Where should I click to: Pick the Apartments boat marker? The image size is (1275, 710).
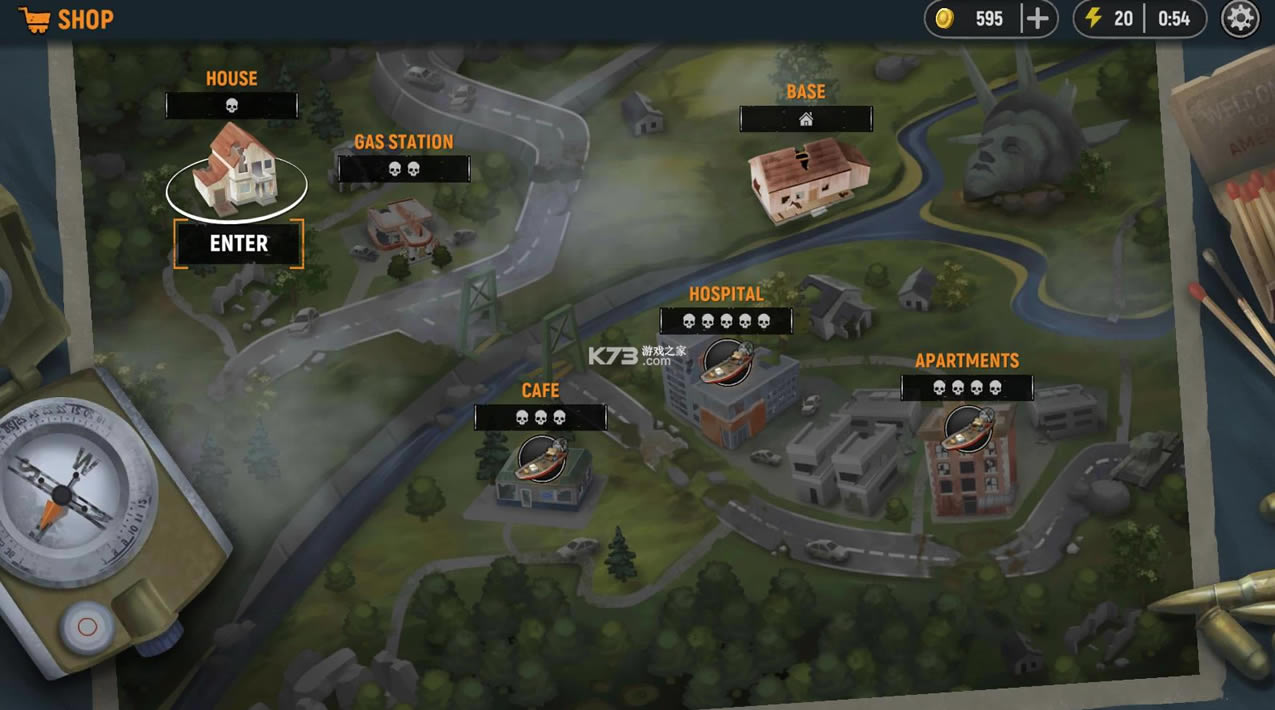[x=967, y=428]
